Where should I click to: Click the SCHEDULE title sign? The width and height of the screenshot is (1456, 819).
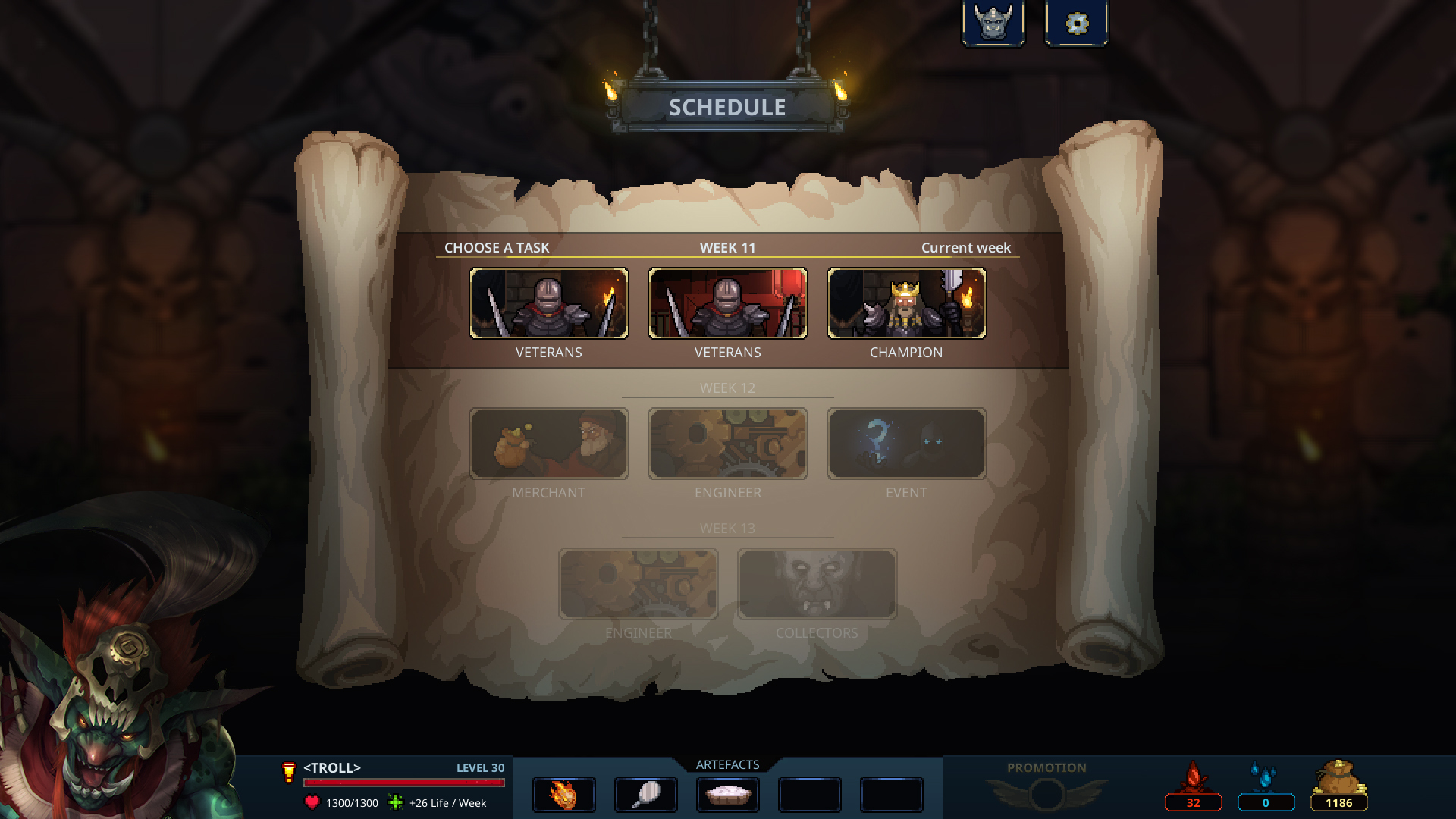coord(726,106)
